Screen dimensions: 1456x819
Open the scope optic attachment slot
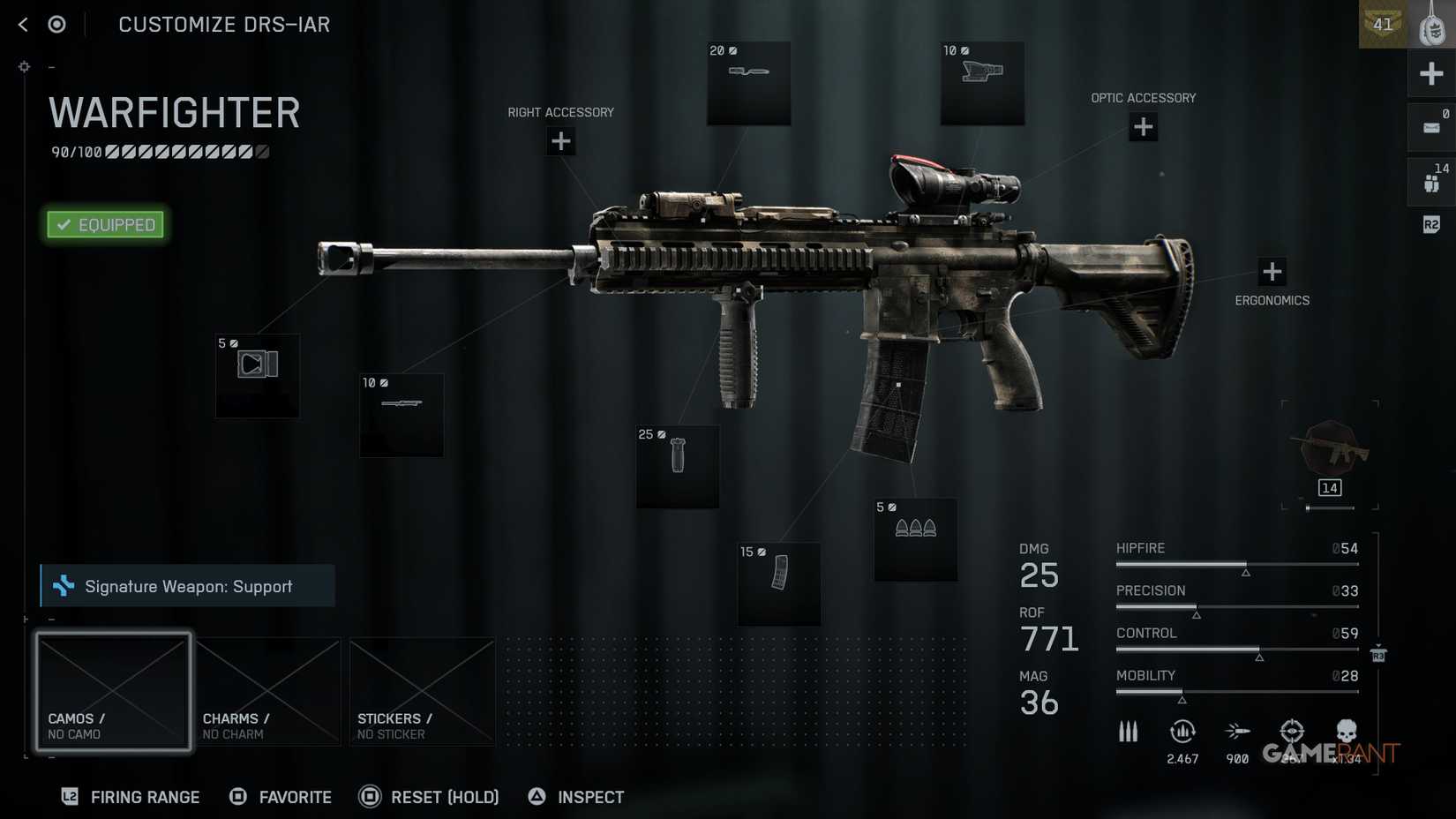(x=982, y=83)
